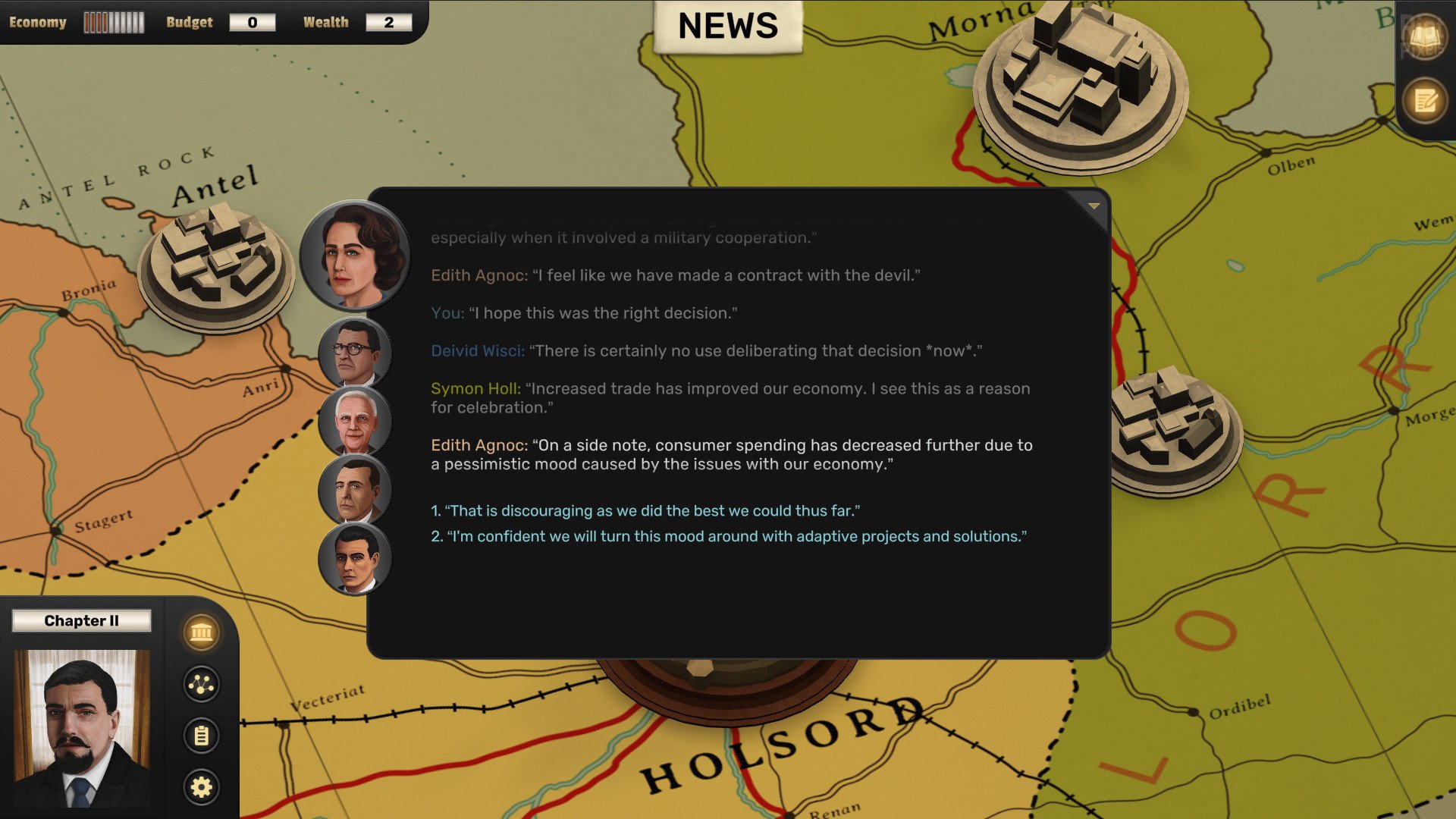Open the clipboard list icon
The image size is (1456, 819).
click(202, 736)
